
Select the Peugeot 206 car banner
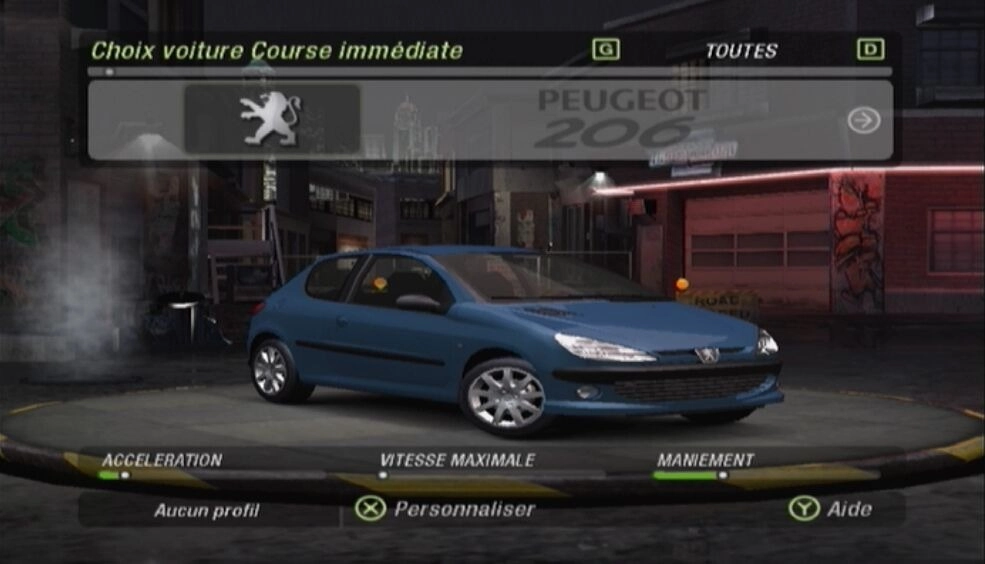pos(620,119)
